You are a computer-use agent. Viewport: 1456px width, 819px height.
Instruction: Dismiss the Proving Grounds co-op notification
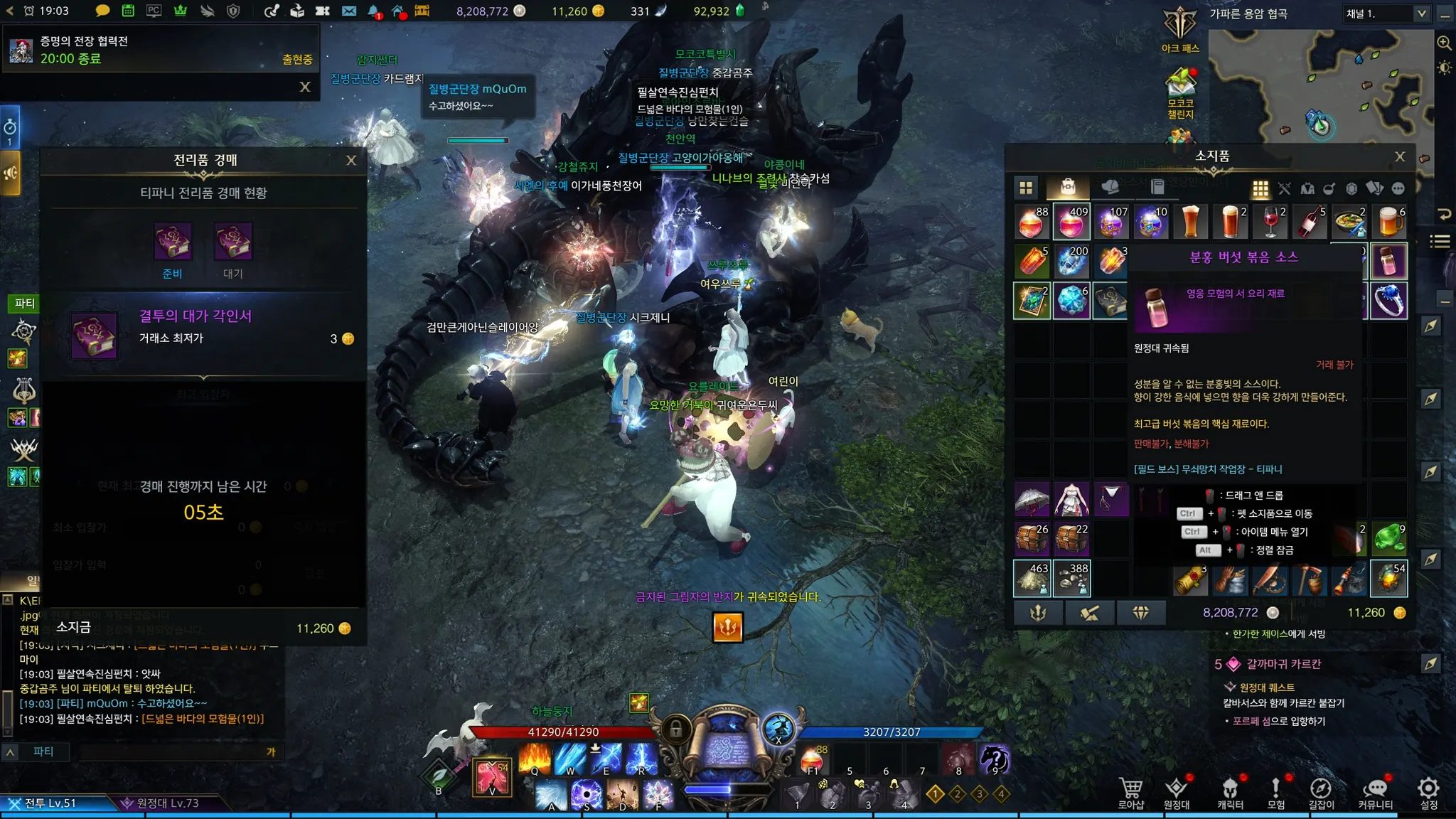tap(305, 87)
